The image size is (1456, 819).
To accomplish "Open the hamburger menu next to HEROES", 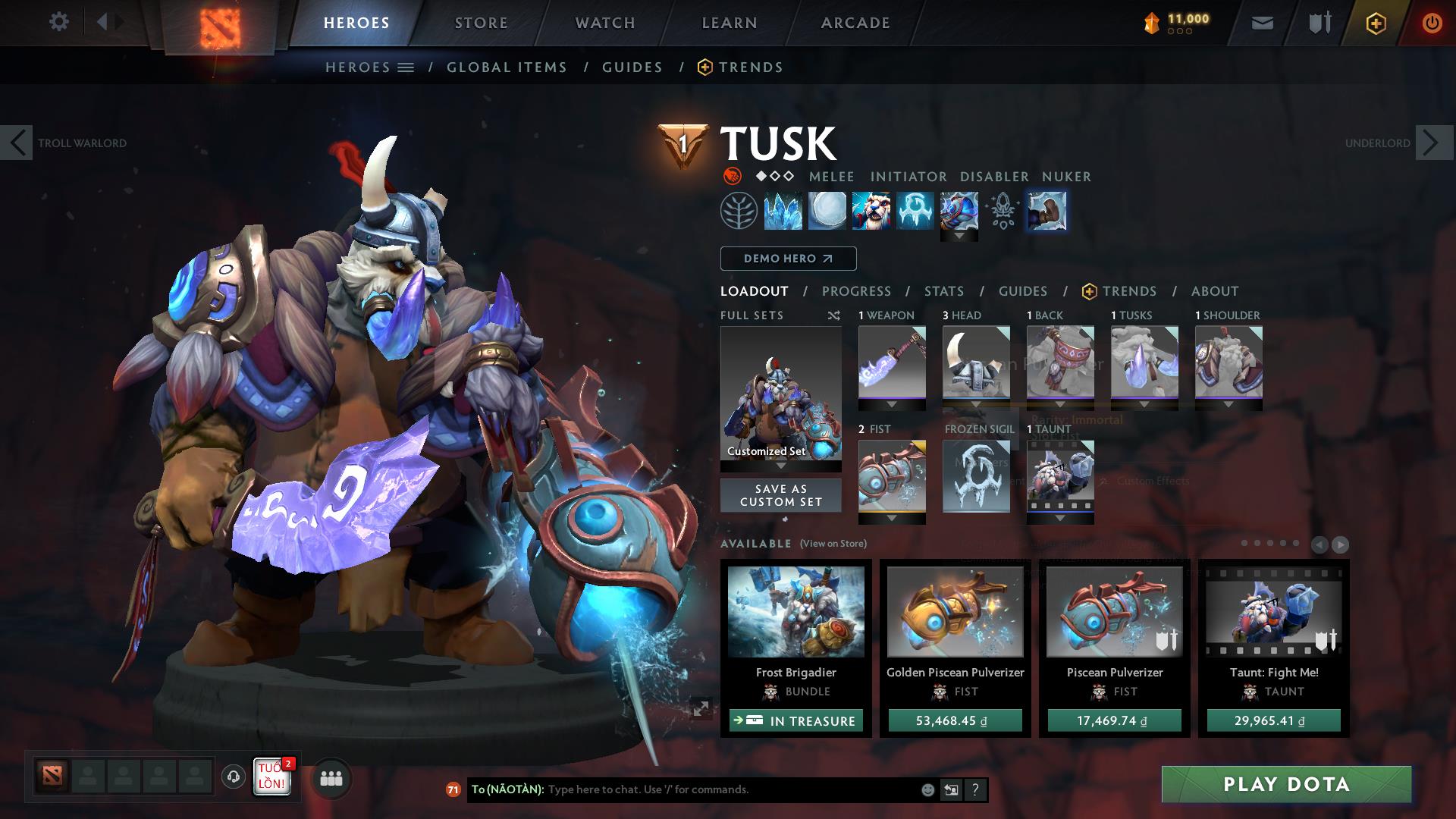I will point(406,67).
